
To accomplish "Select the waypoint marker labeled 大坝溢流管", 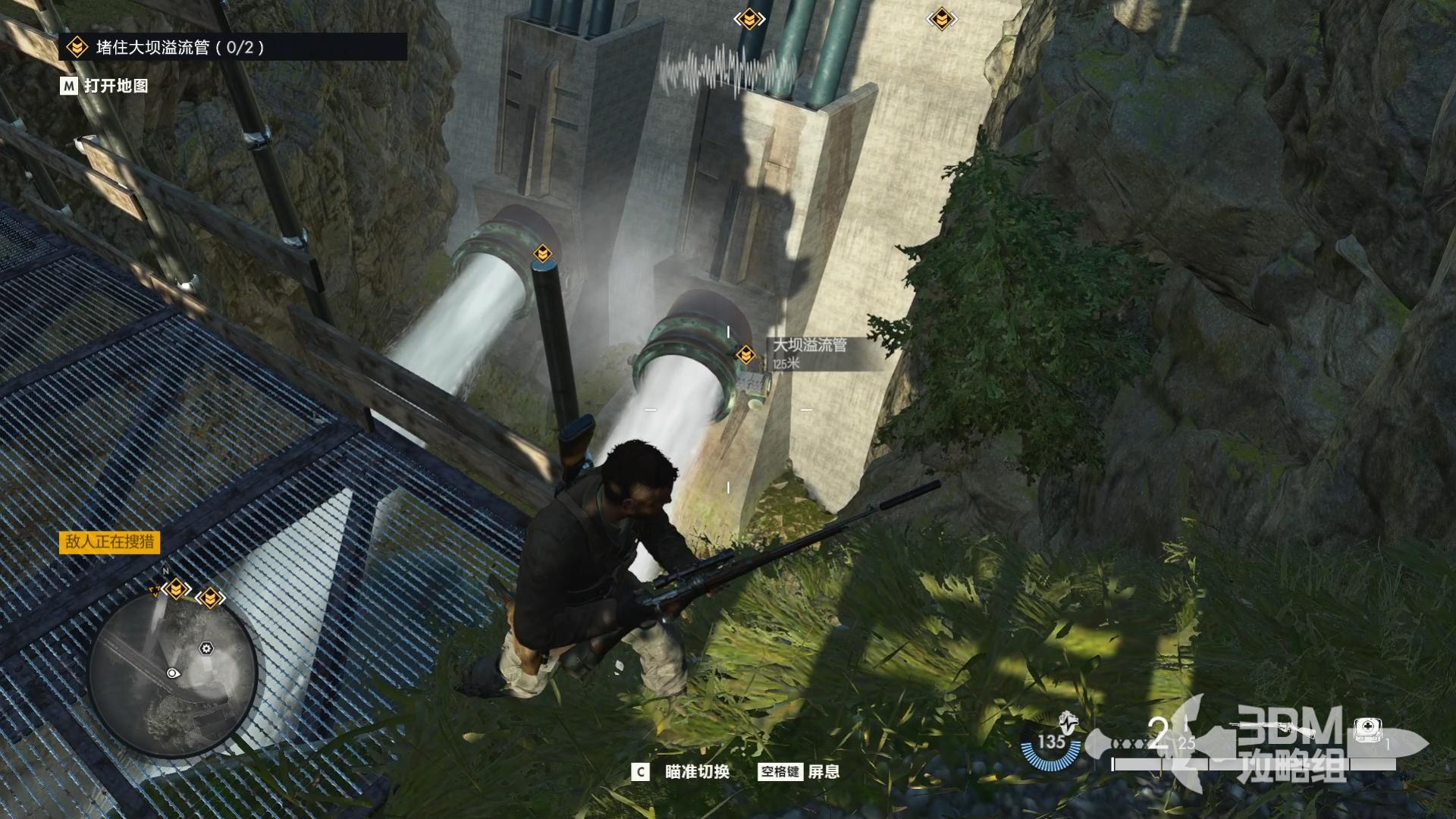I will click(x=746, y=354).
